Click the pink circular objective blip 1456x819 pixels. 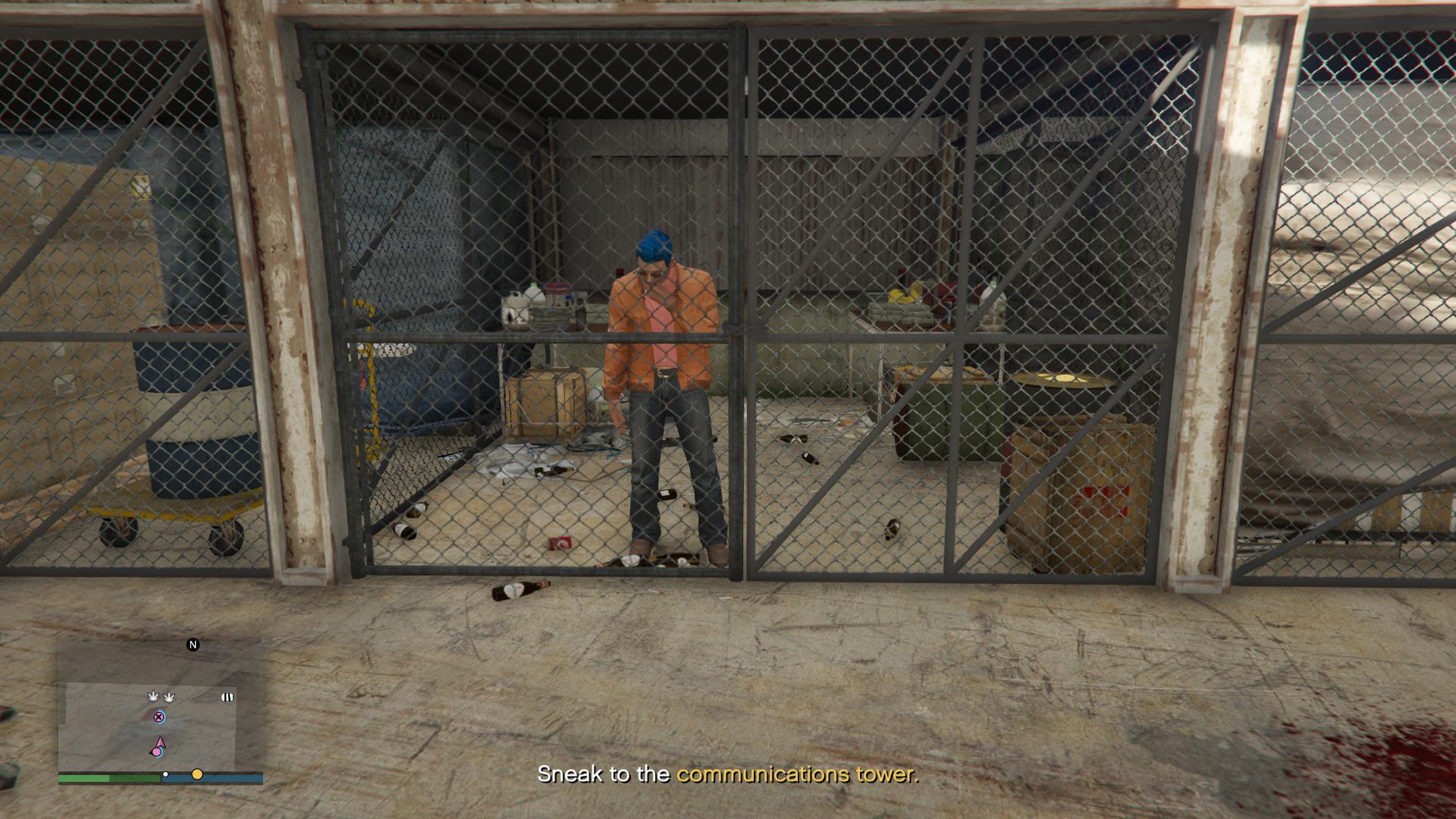point(157,752)
